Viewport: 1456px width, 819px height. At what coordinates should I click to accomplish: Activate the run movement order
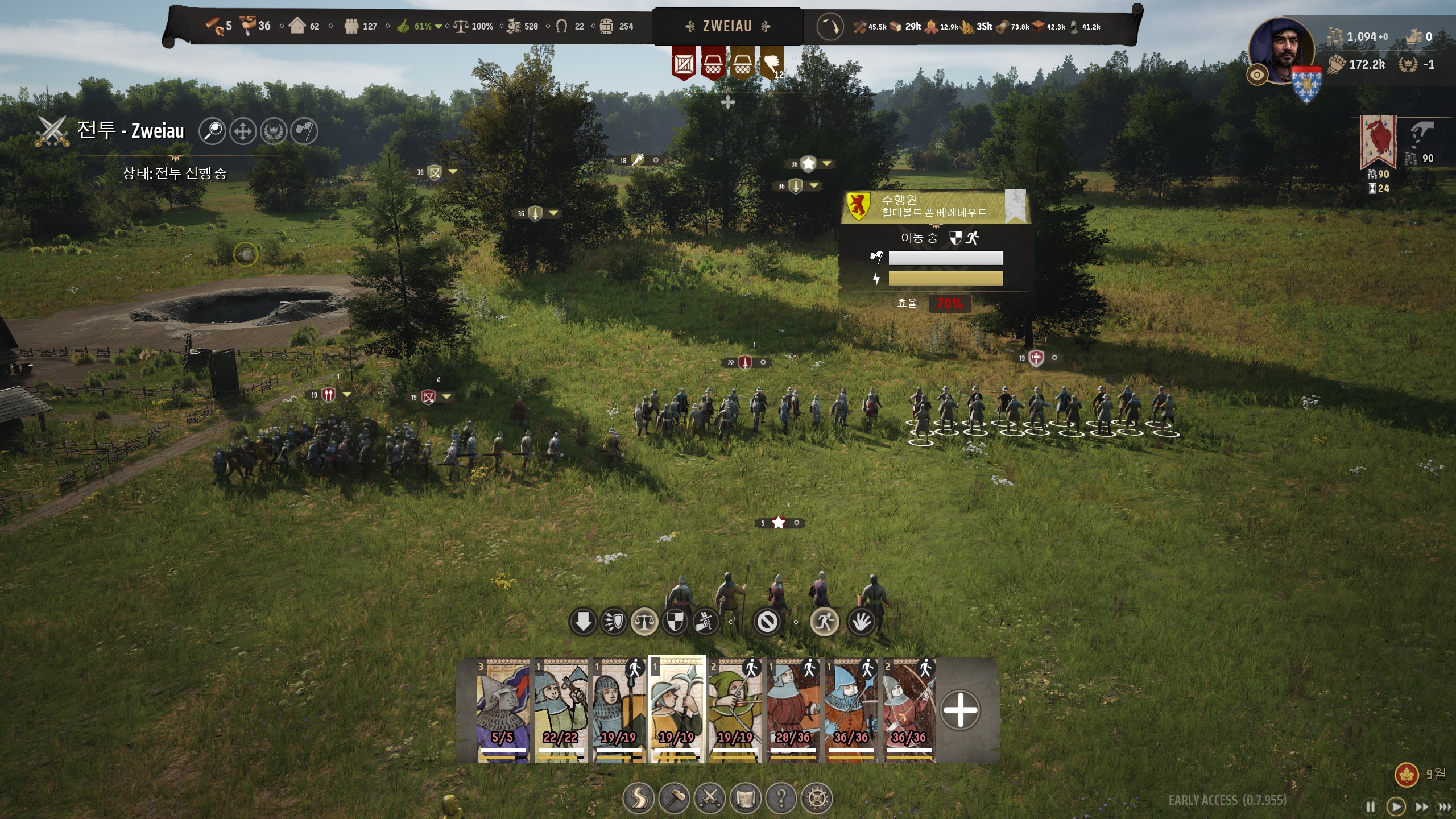(824, 622)
